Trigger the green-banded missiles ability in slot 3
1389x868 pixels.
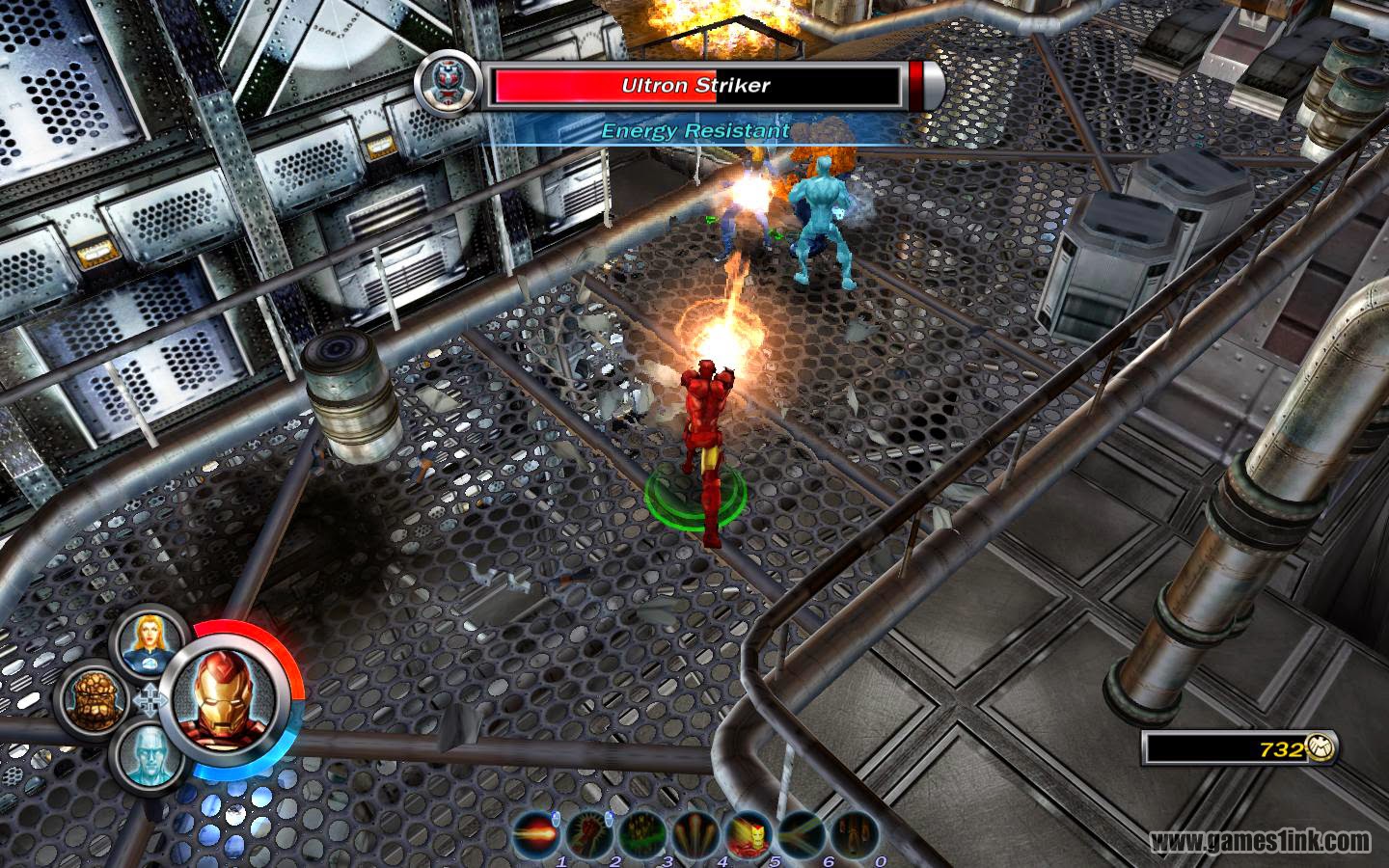click(x=642, y=832)
